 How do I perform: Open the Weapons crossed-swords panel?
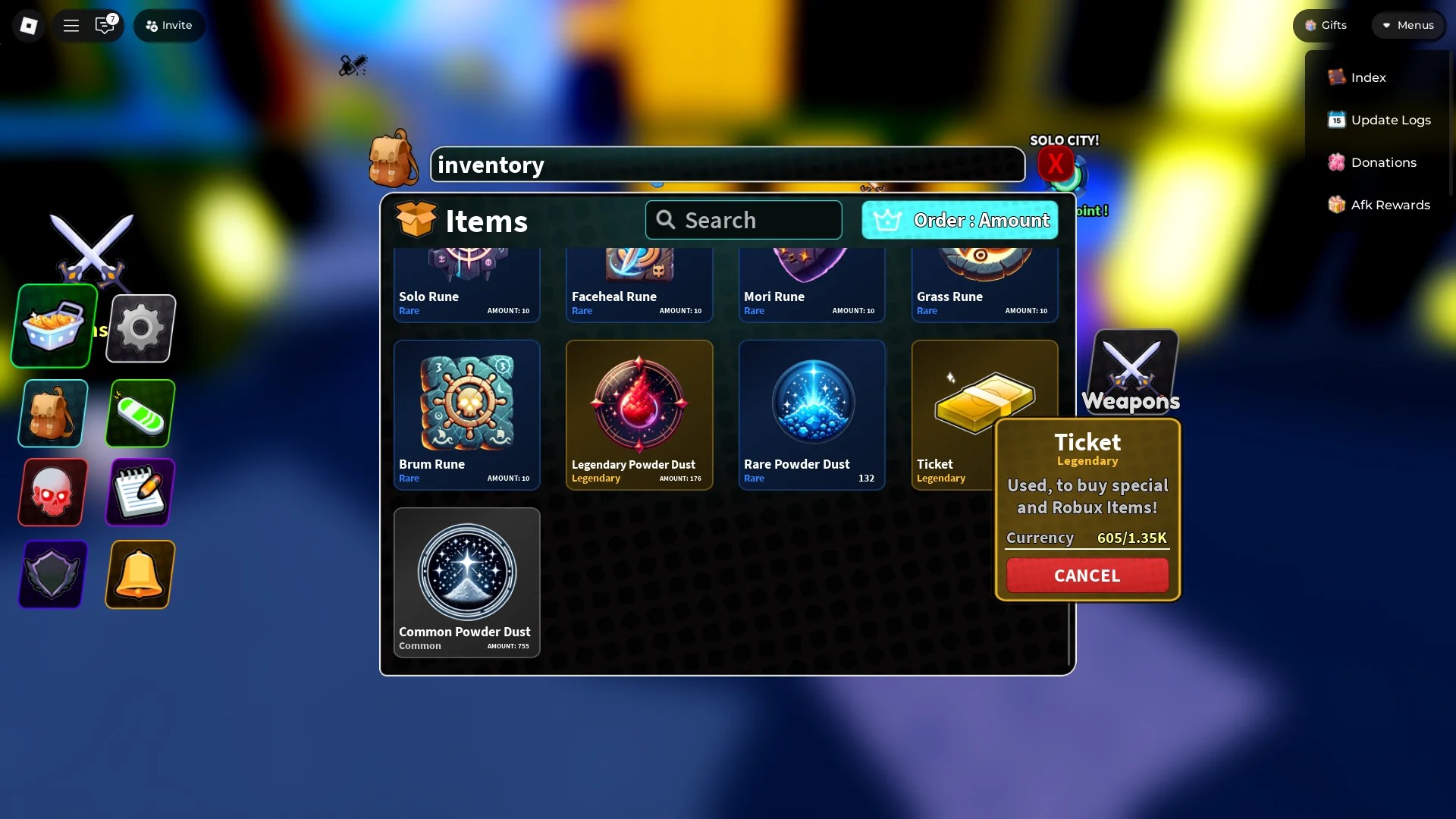[1131, 372]
